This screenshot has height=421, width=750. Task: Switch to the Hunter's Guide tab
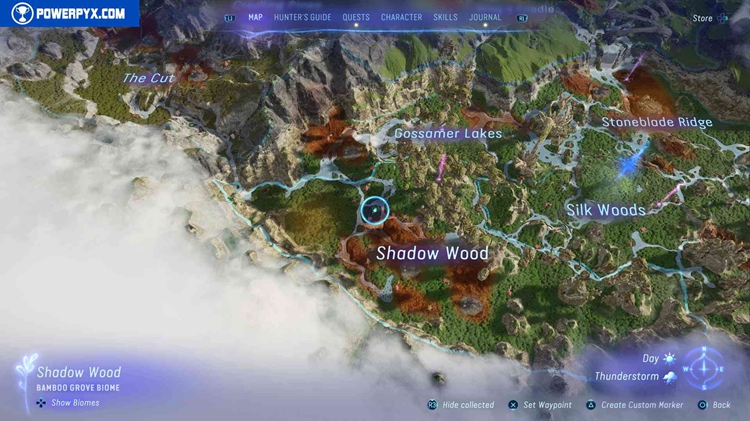click(x=303, y=17)
